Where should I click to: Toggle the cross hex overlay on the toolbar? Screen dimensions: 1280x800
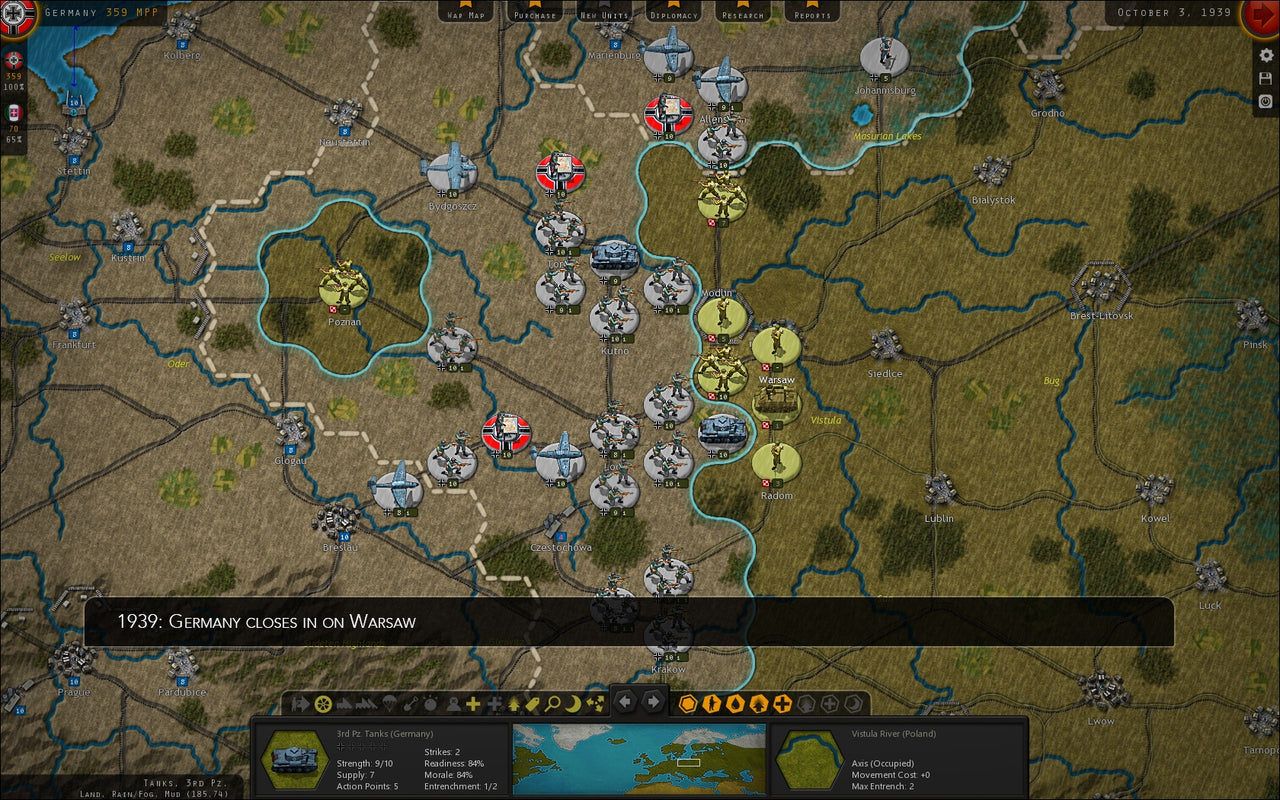(783, 703)
